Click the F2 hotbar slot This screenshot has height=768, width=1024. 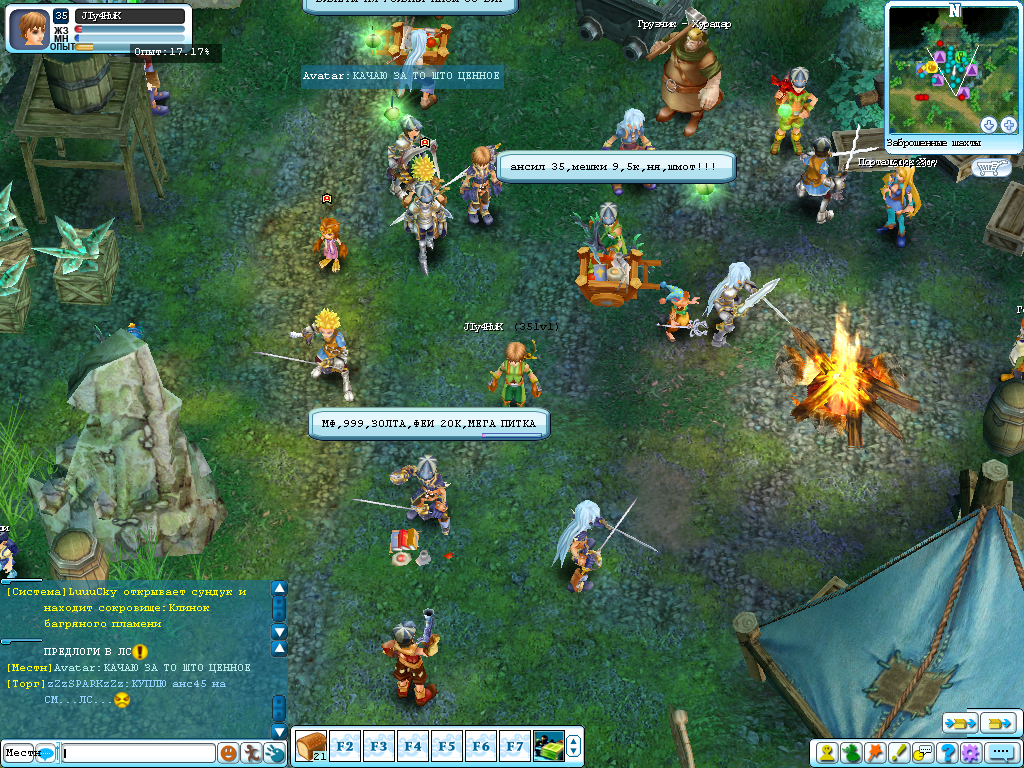(346, 746)
